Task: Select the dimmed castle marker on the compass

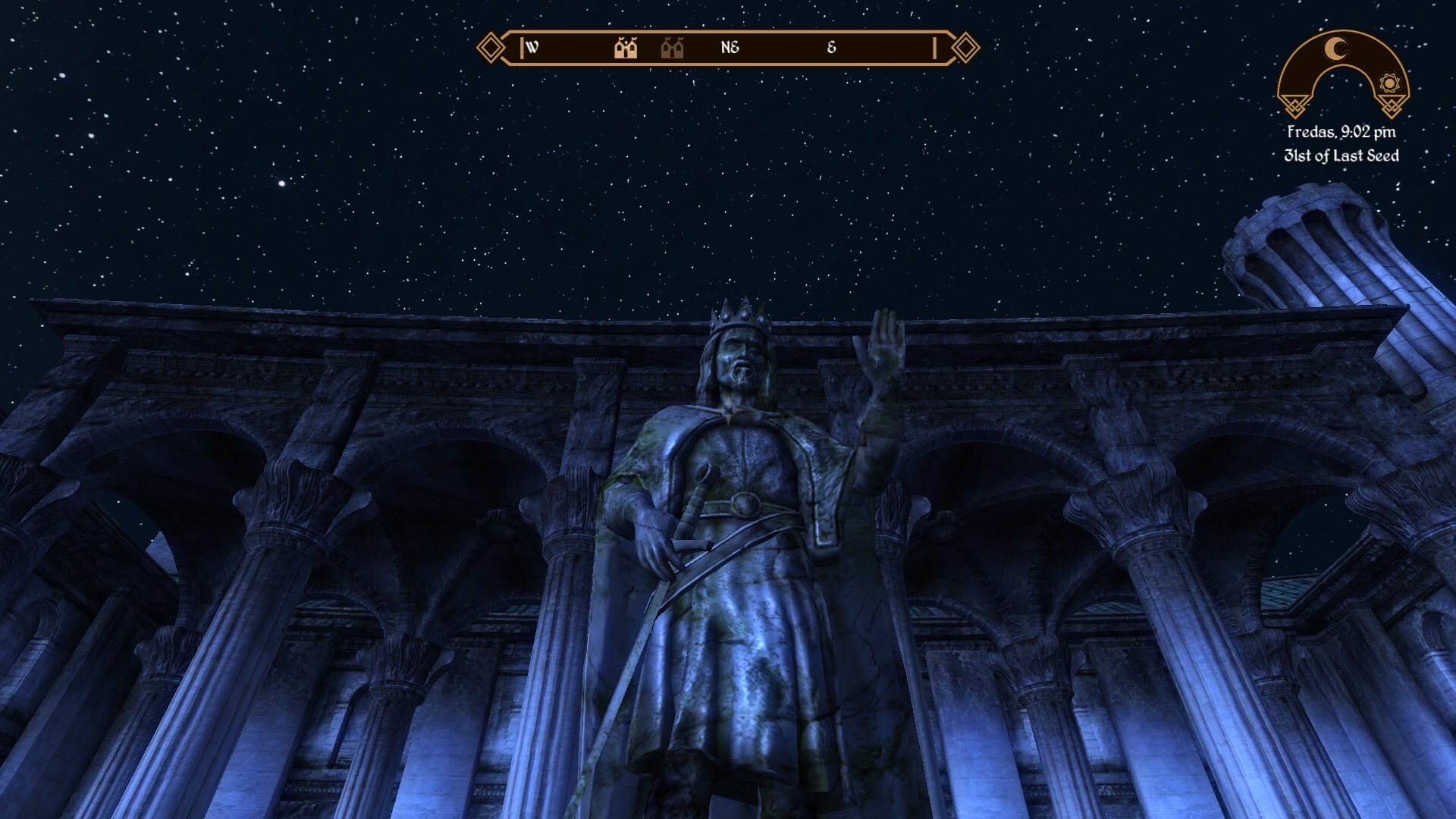Action: [672, 48]
